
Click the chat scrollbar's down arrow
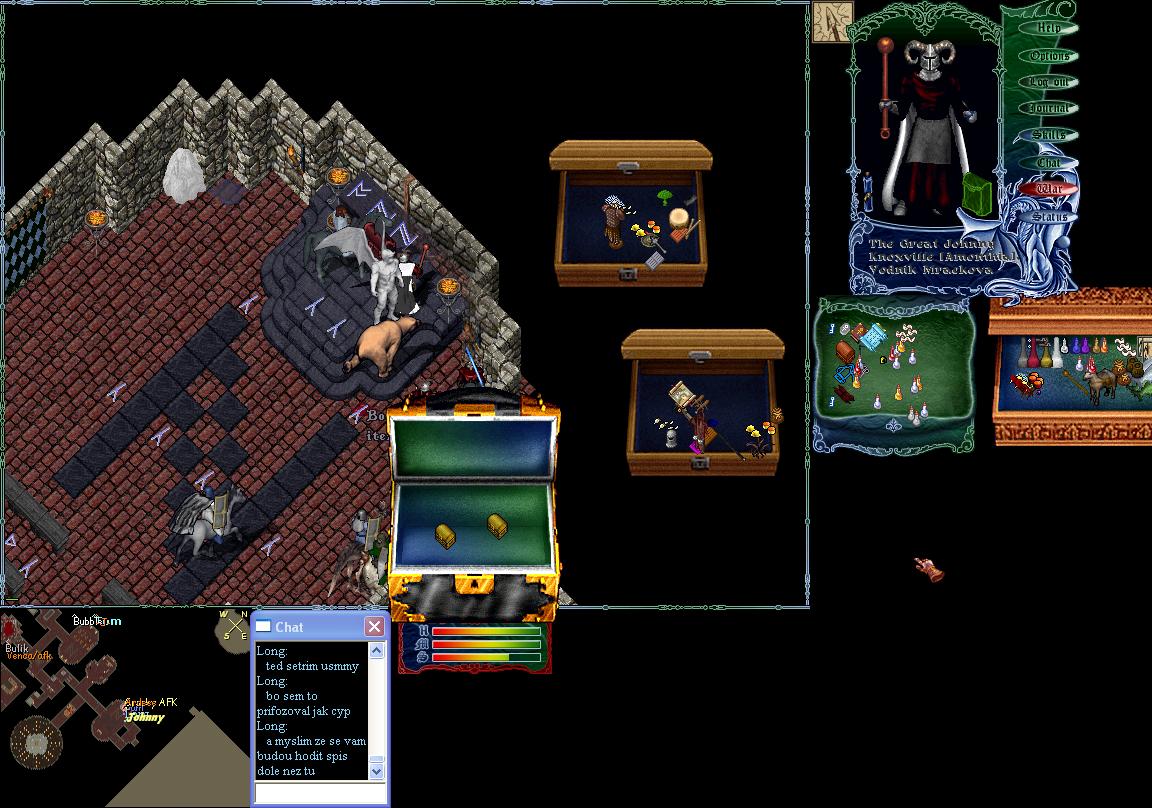pyautogui.click(x=377, y=771)
